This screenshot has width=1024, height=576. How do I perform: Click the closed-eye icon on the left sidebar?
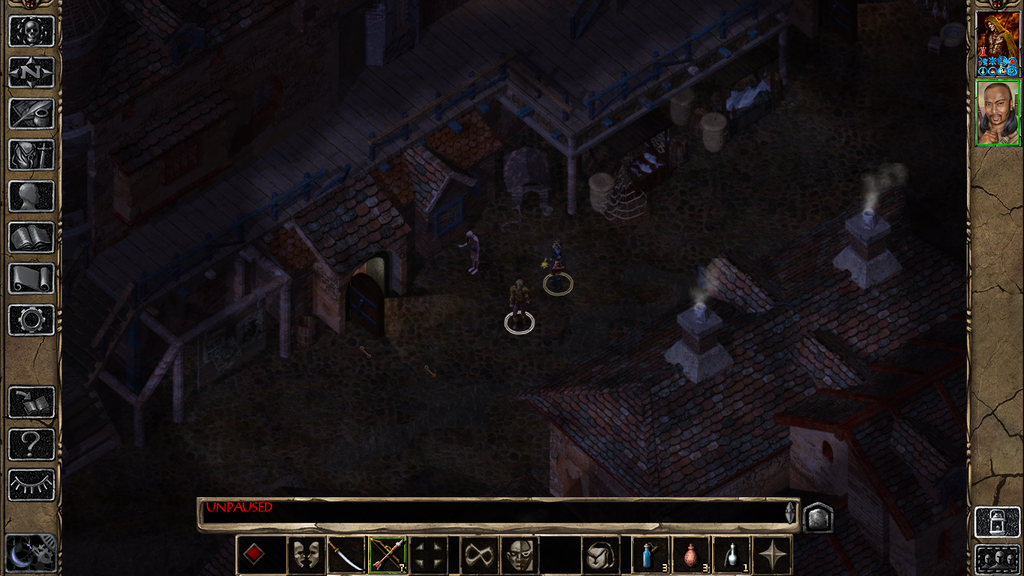coord(31,485)
